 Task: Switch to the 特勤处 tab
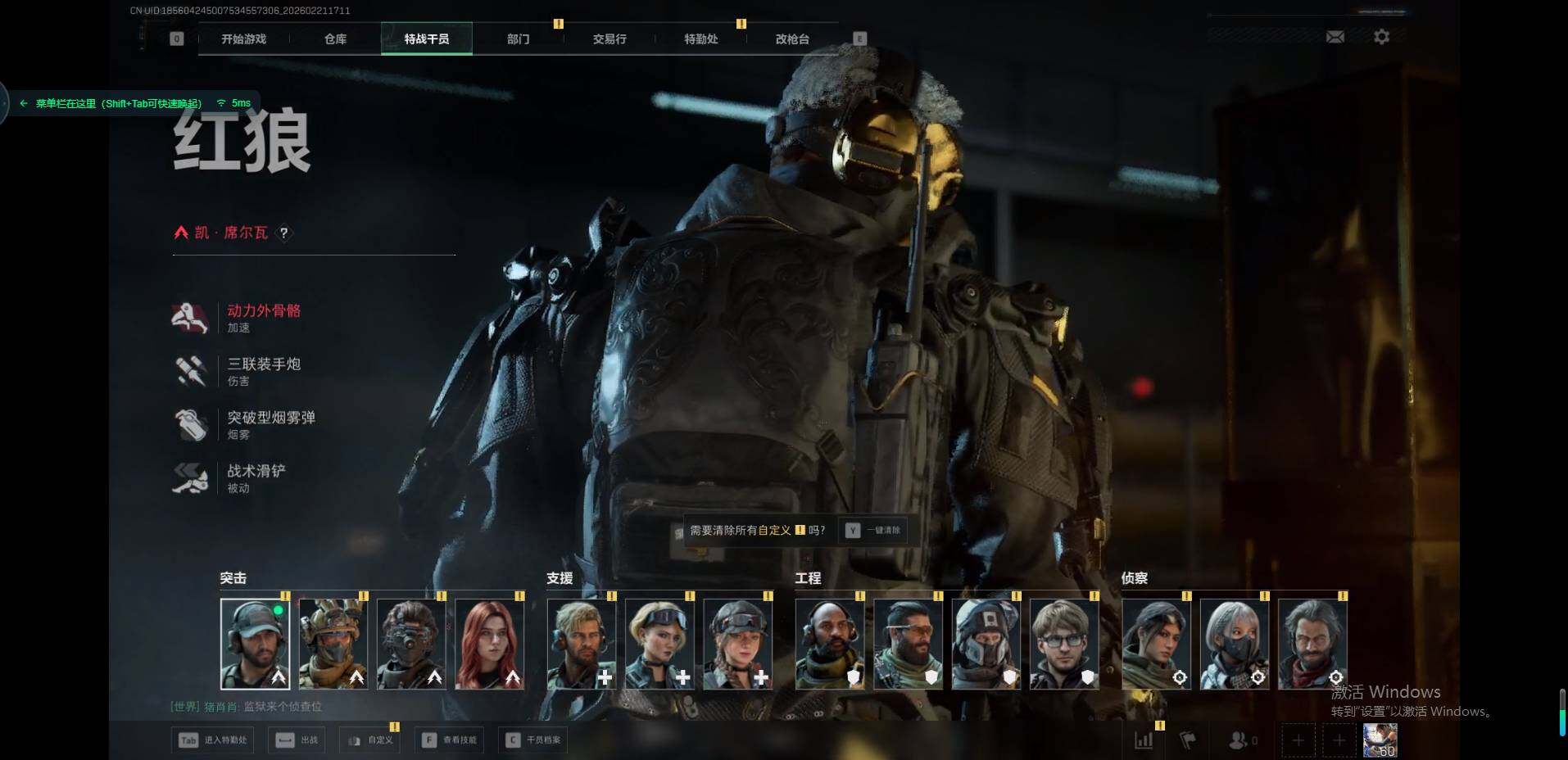point(701,39)
